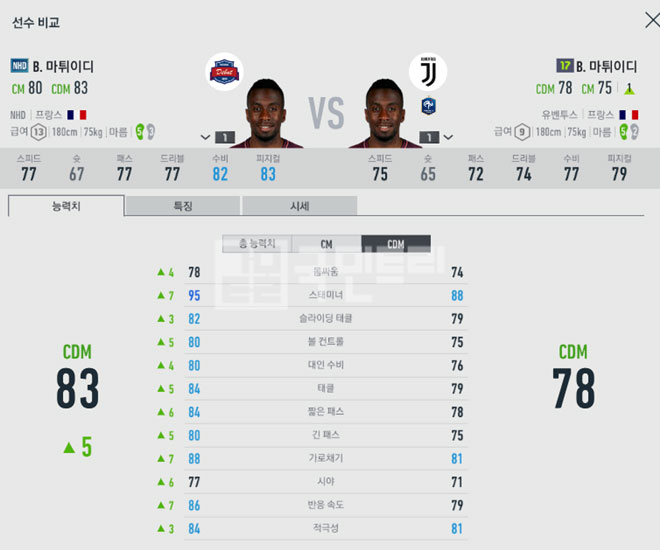Open left player's upgrade level dropdown

coord(216,136)
